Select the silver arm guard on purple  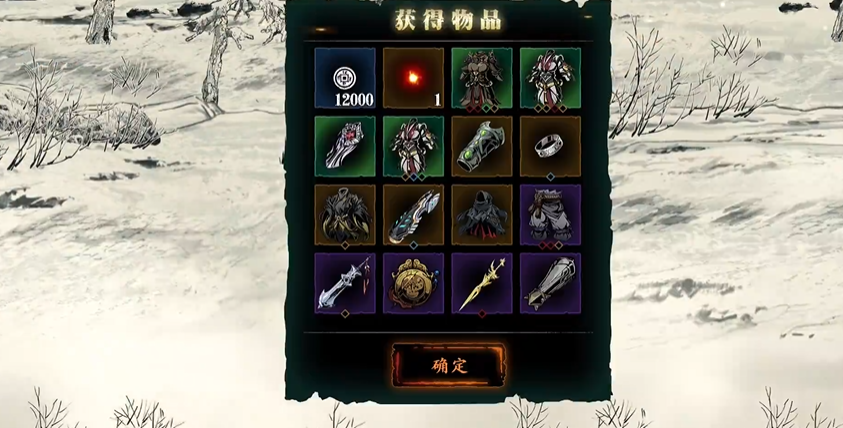tap(549, 282)
